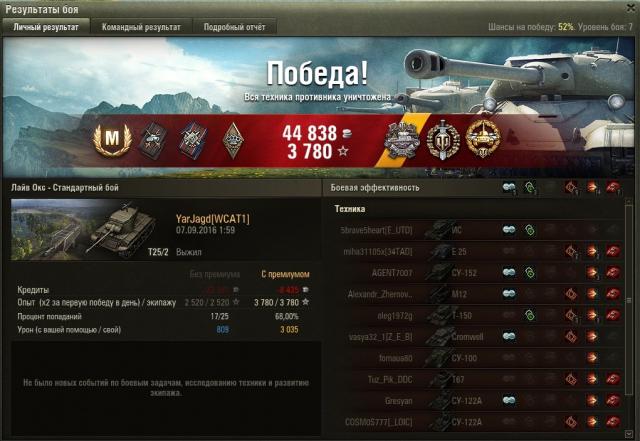Image resolution: width=640 pixels, height=441 pixels.
Task: Open the Подробный отчёт tab
Action: (x=235, y=27)
